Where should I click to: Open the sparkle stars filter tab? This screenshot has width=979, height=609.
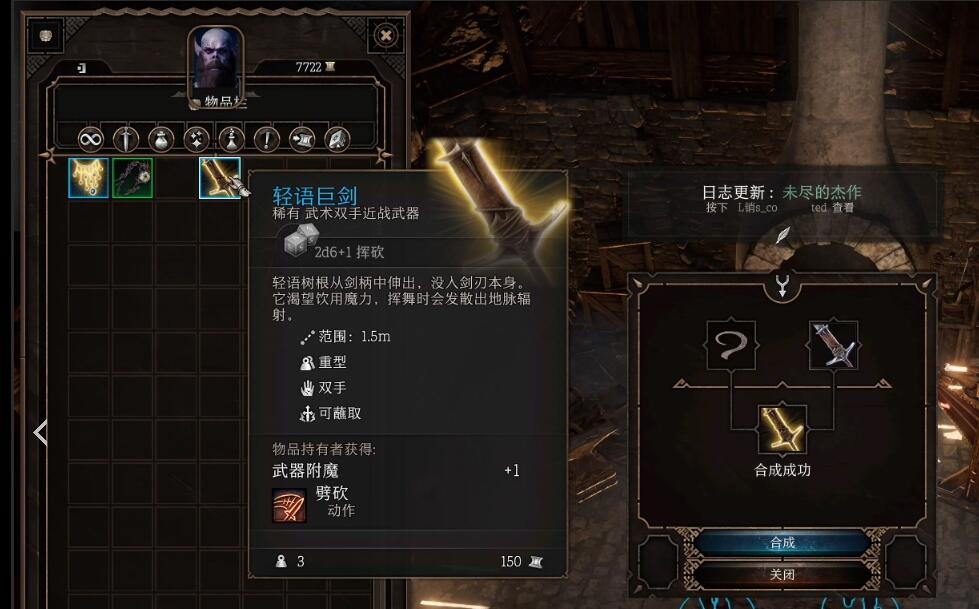196,138
